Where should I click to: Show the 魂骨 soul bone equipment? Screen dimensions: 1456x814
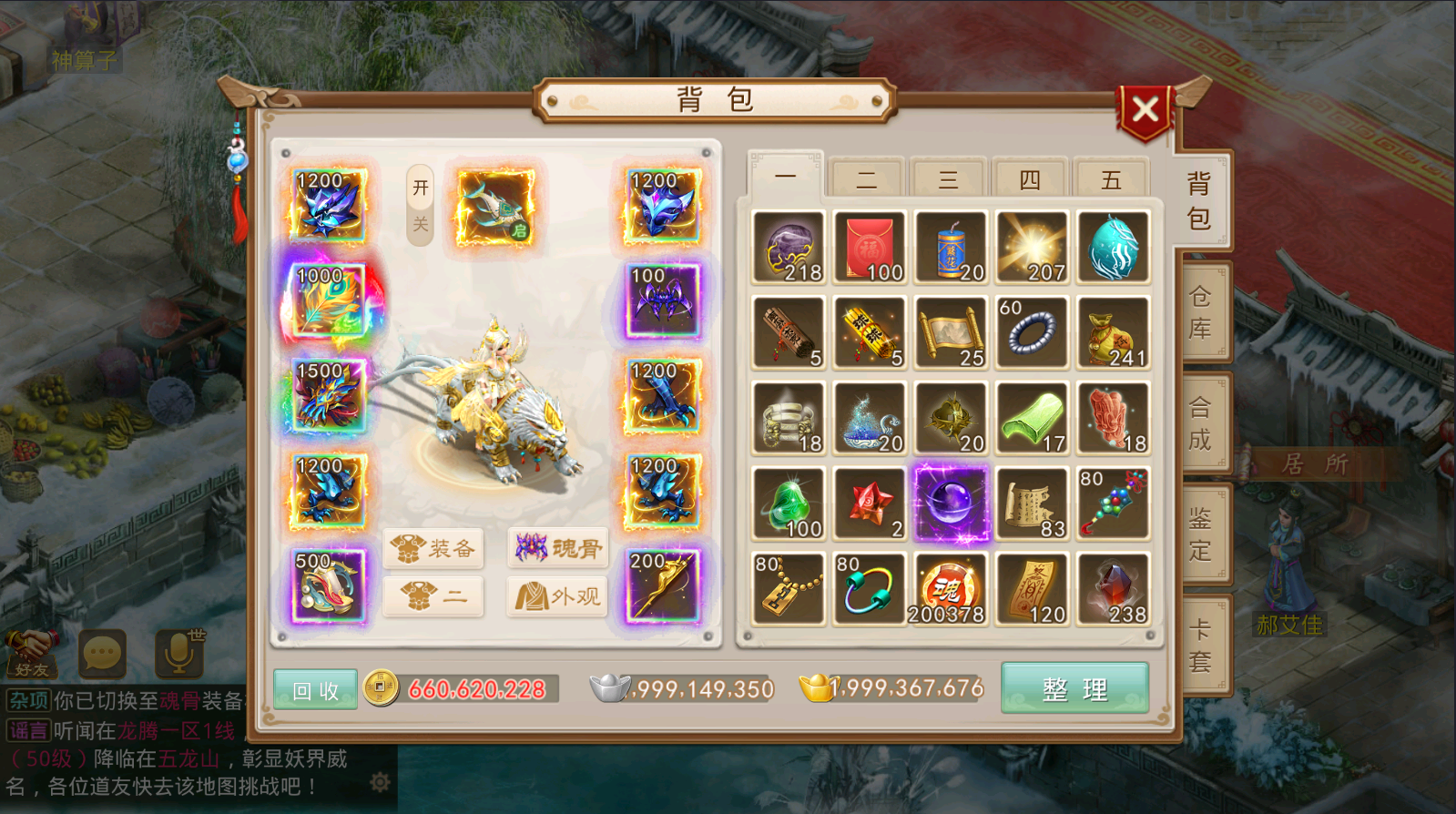point(558,547)
